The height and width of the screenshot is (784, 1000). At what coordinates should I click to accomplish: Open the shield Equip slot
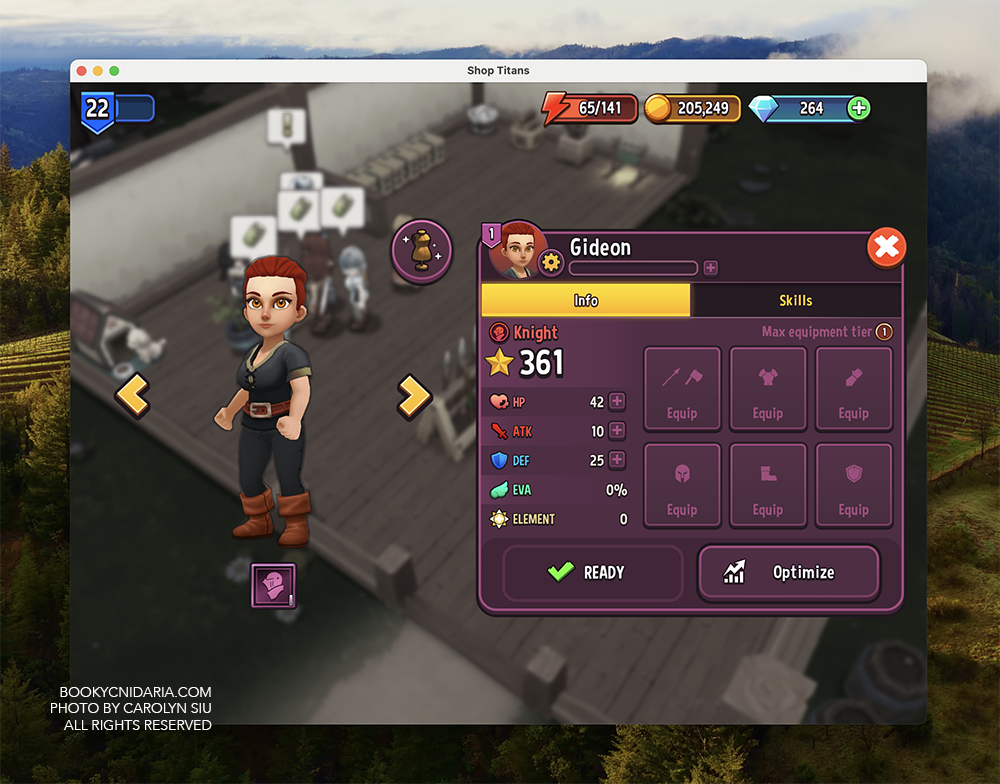853,484
